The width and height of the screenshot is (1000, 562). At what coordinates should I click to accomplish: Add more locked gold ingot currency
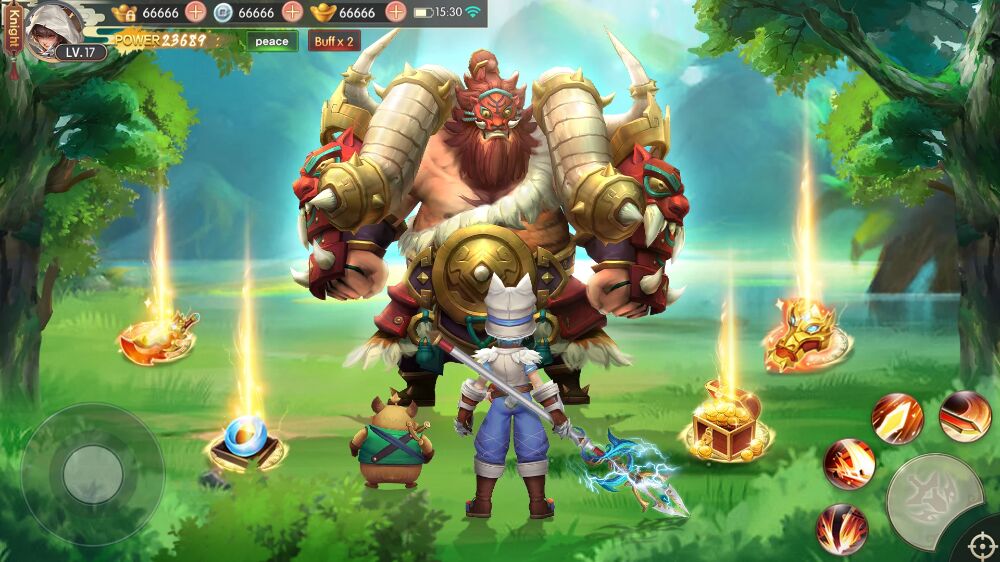coord(195,12)
